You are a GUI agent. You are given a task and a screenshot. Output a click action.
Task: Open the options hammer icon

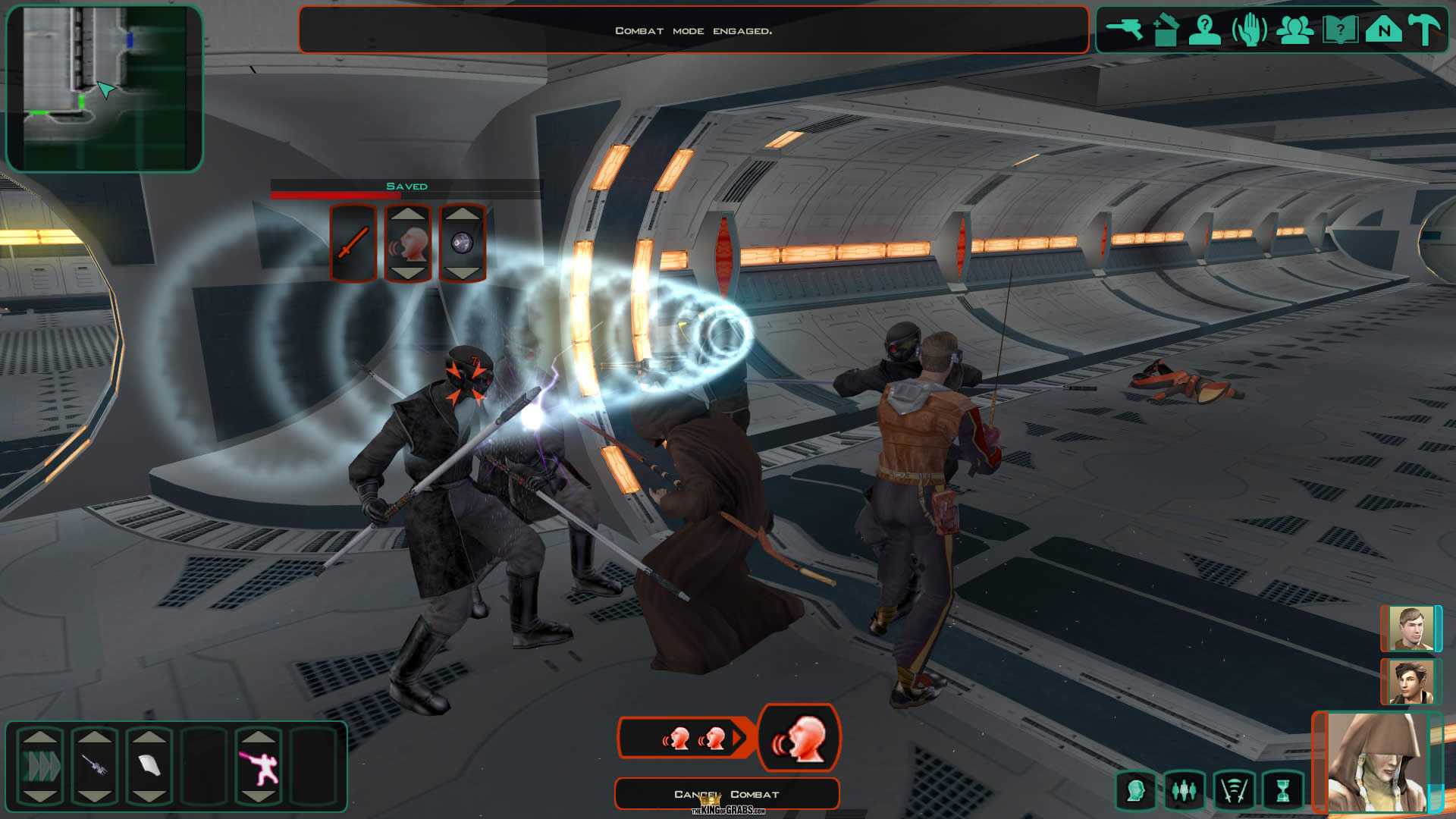click(1424, 30)
